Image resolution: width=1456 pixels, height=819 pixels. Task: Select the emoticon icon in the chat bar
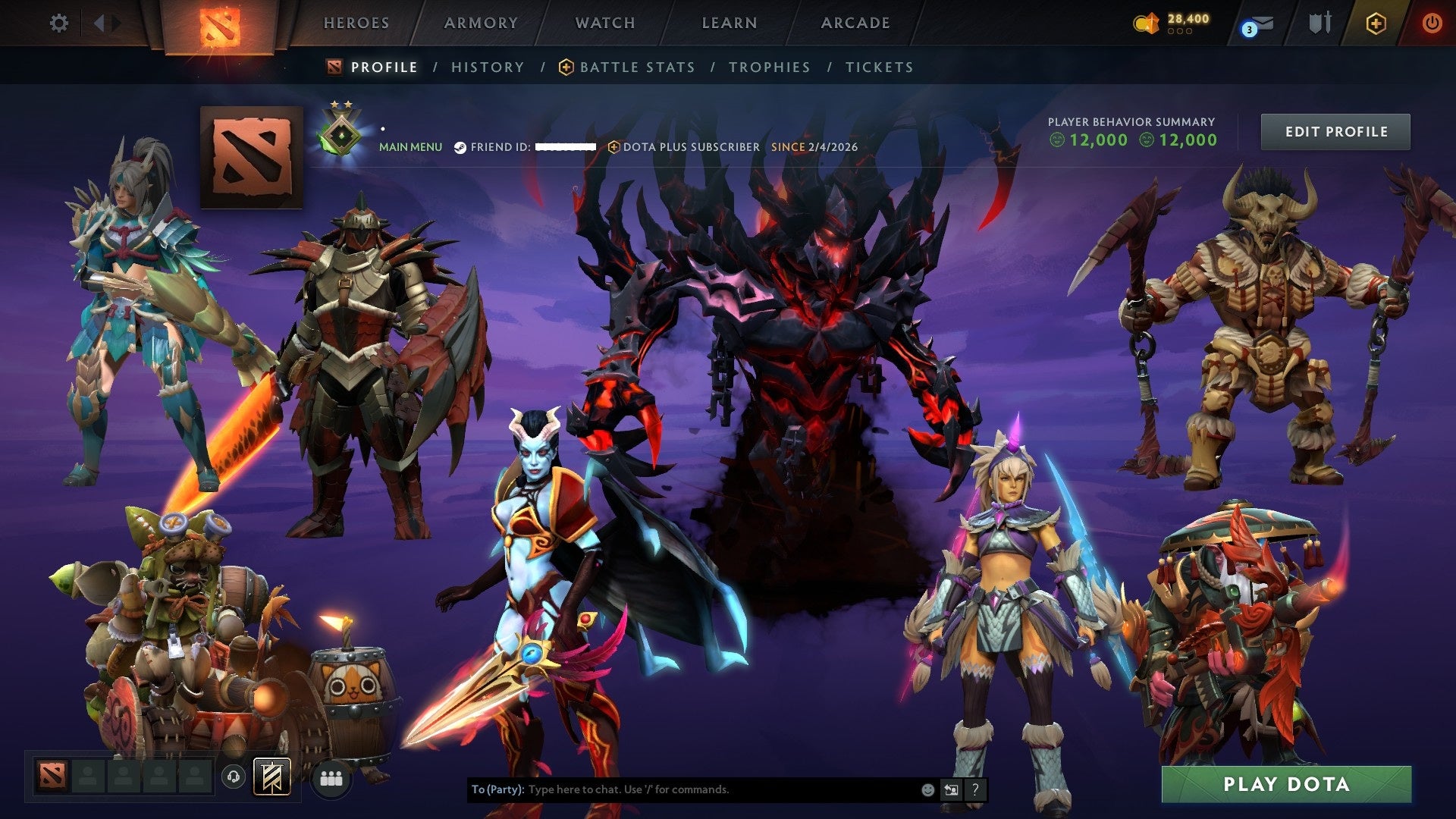click(927, 789)
